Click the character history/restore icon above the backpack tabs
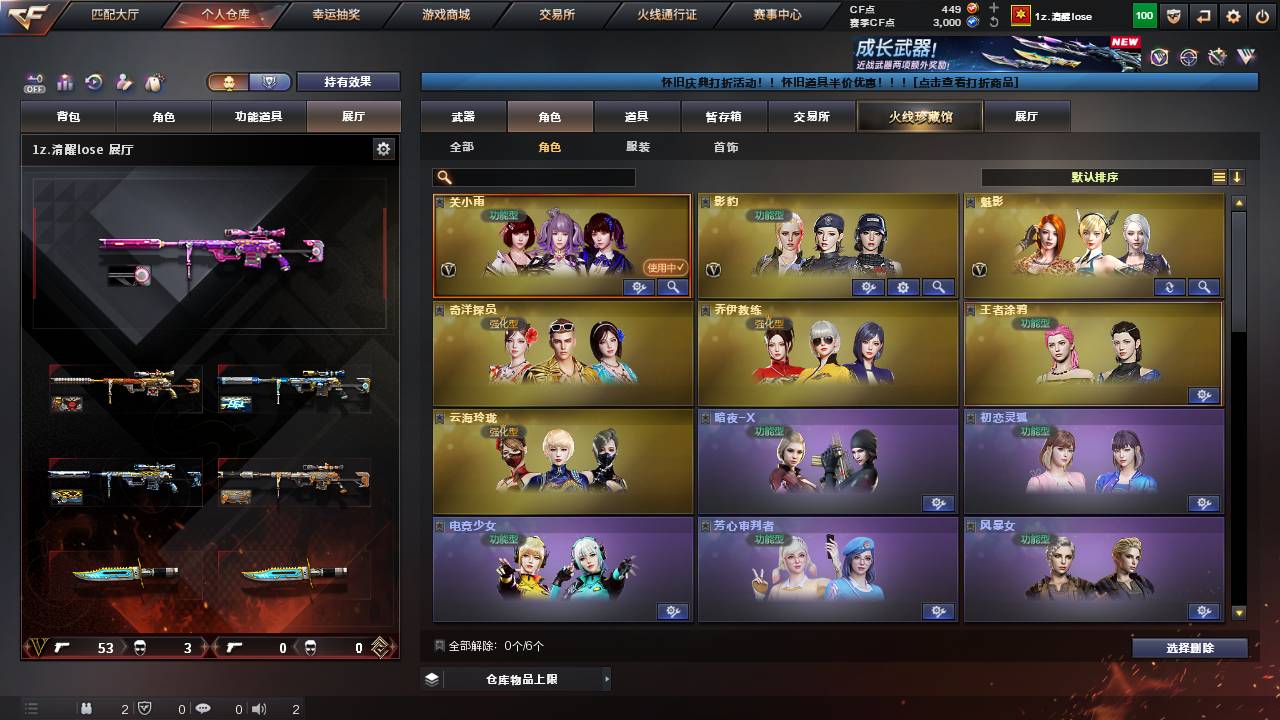This screenshot has height=720, width=1280. (93, 81)
